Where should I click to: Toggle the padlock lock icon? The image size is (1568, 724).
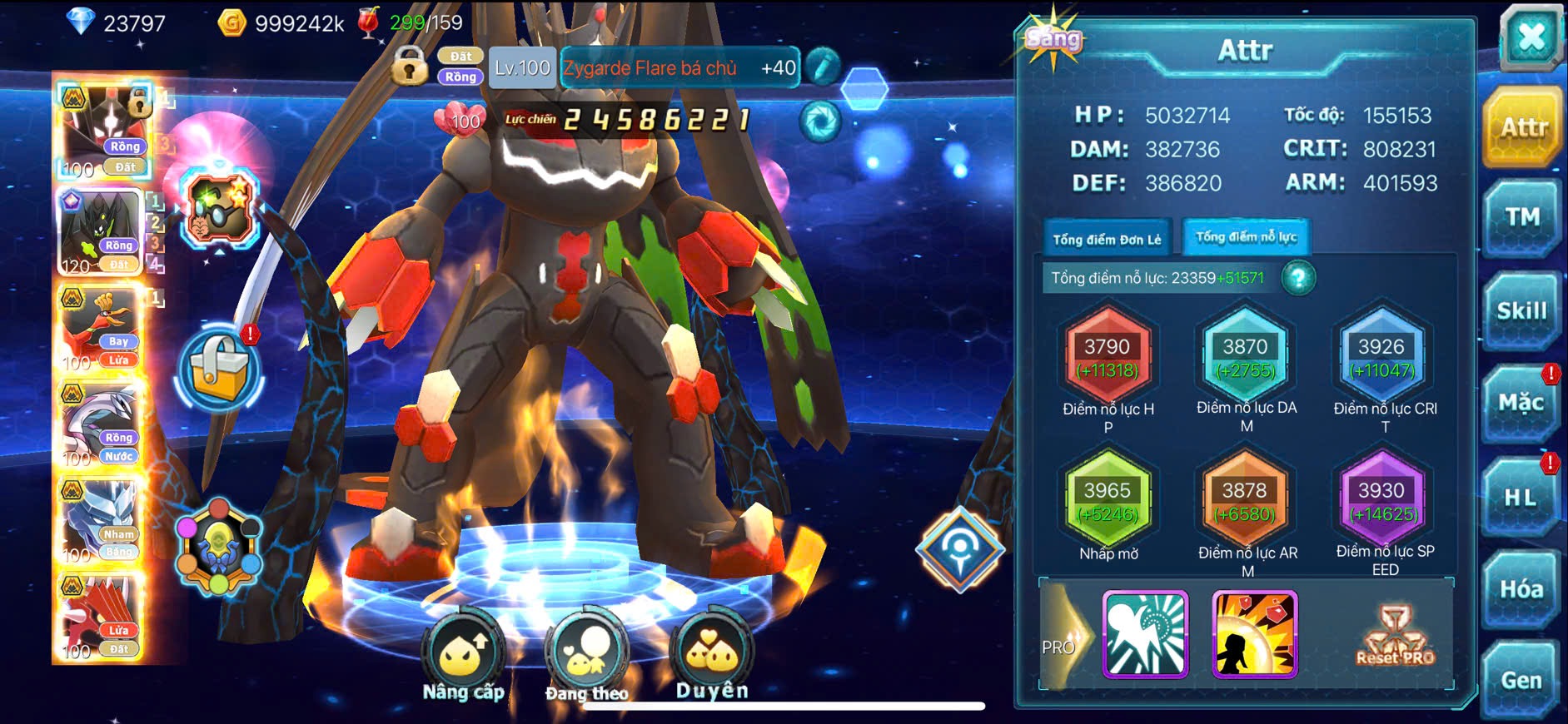(409, 65)
